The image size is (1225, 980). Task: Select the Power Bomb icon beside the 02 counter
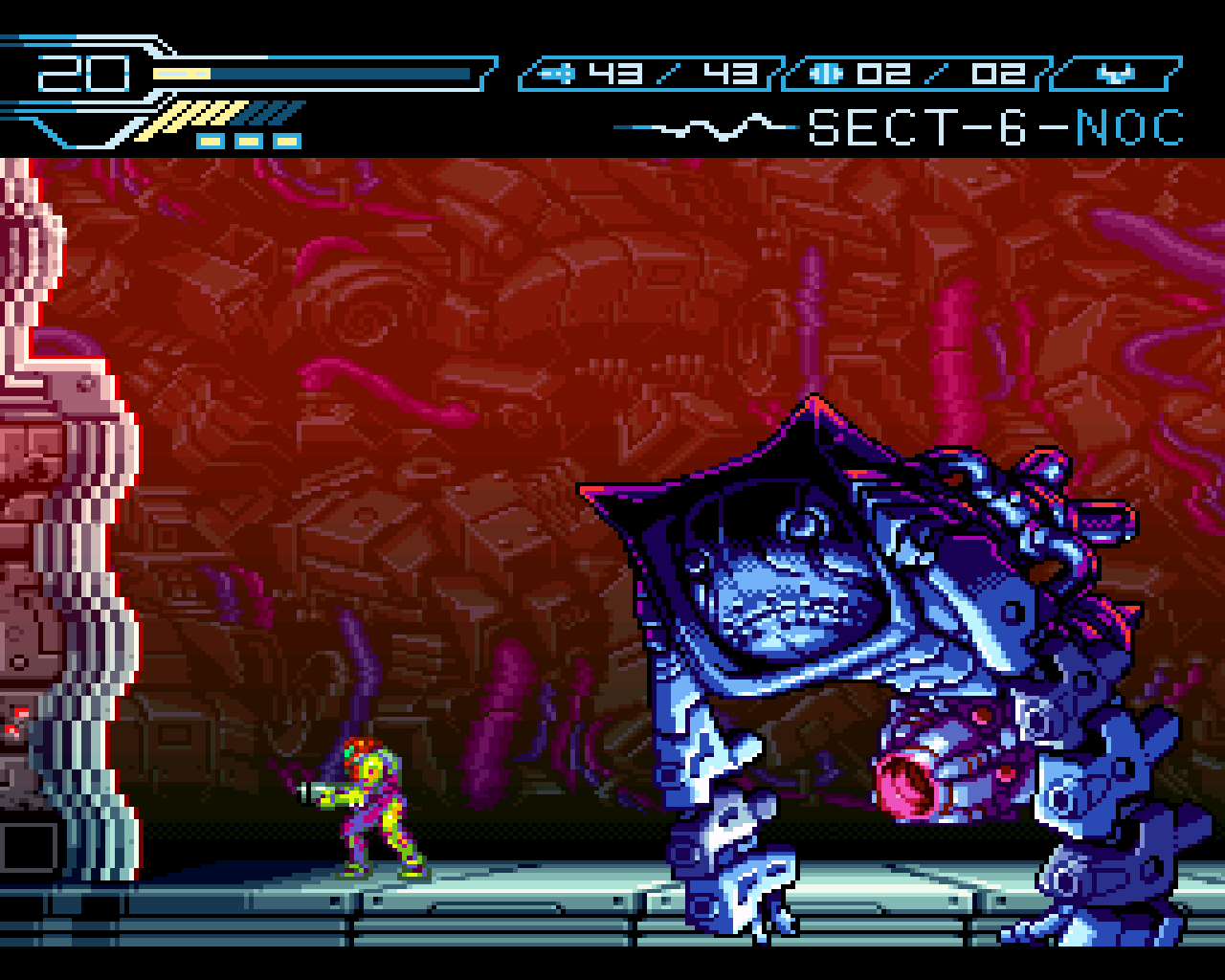826,72
